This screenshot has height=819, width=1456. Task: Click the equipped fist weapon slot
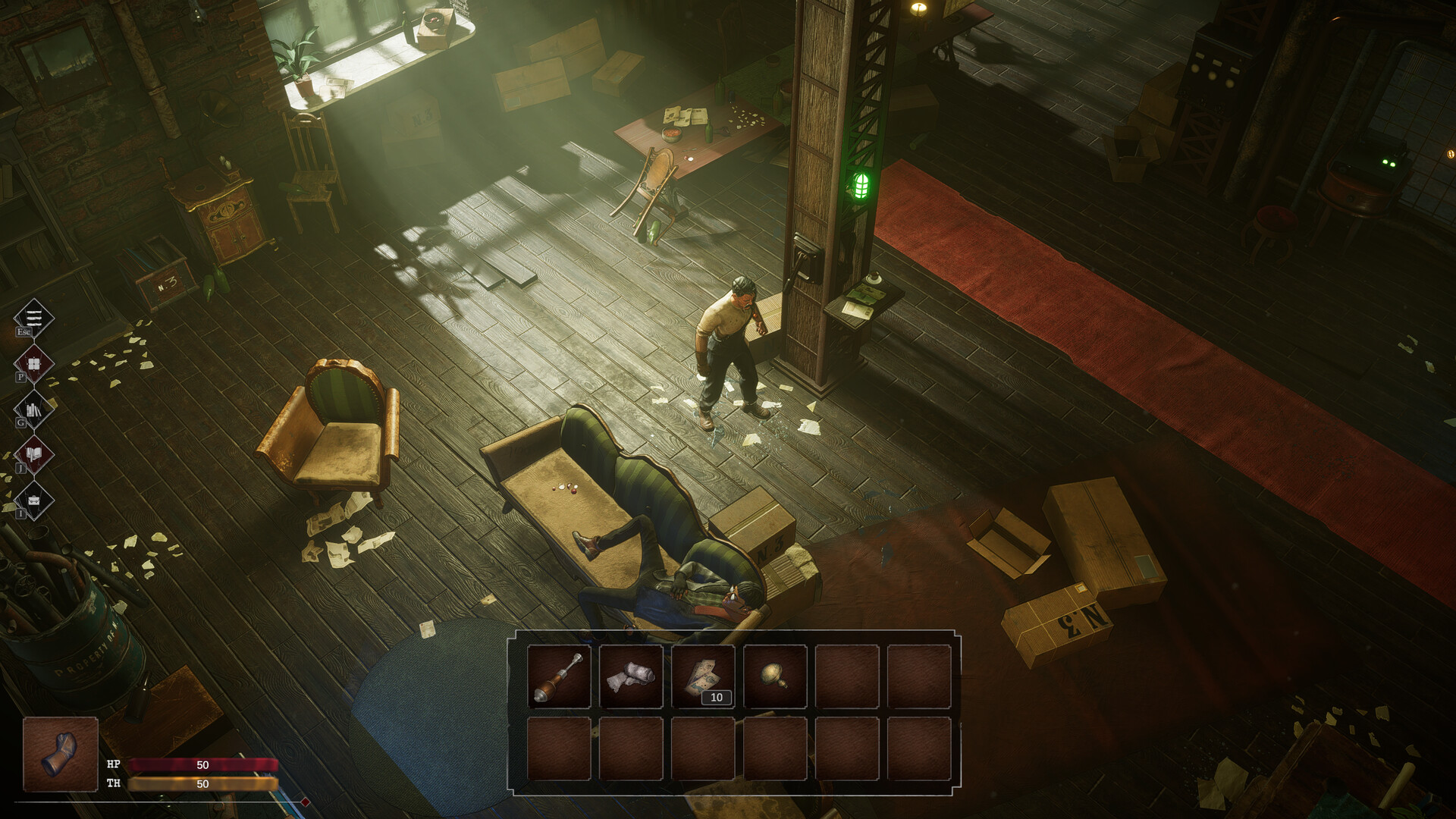pyautogui.click(x=61, y=755)
